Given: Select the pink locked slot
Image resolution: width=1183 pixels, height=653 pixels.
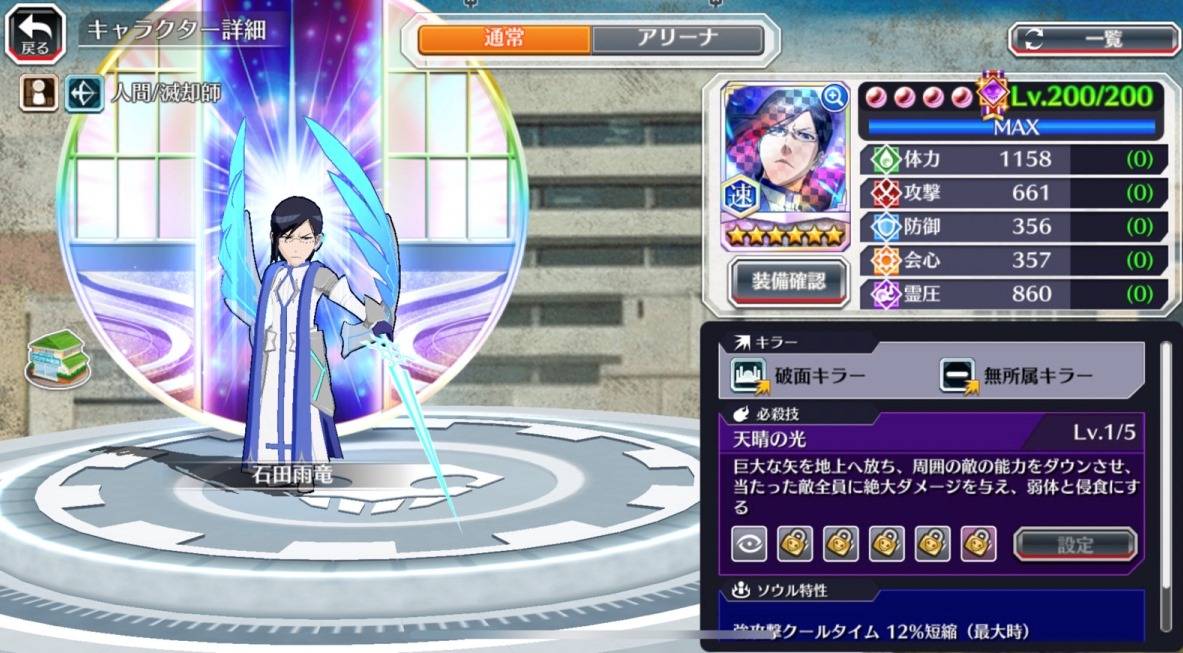Looking at the screenshot, I should tap(978, 543).
